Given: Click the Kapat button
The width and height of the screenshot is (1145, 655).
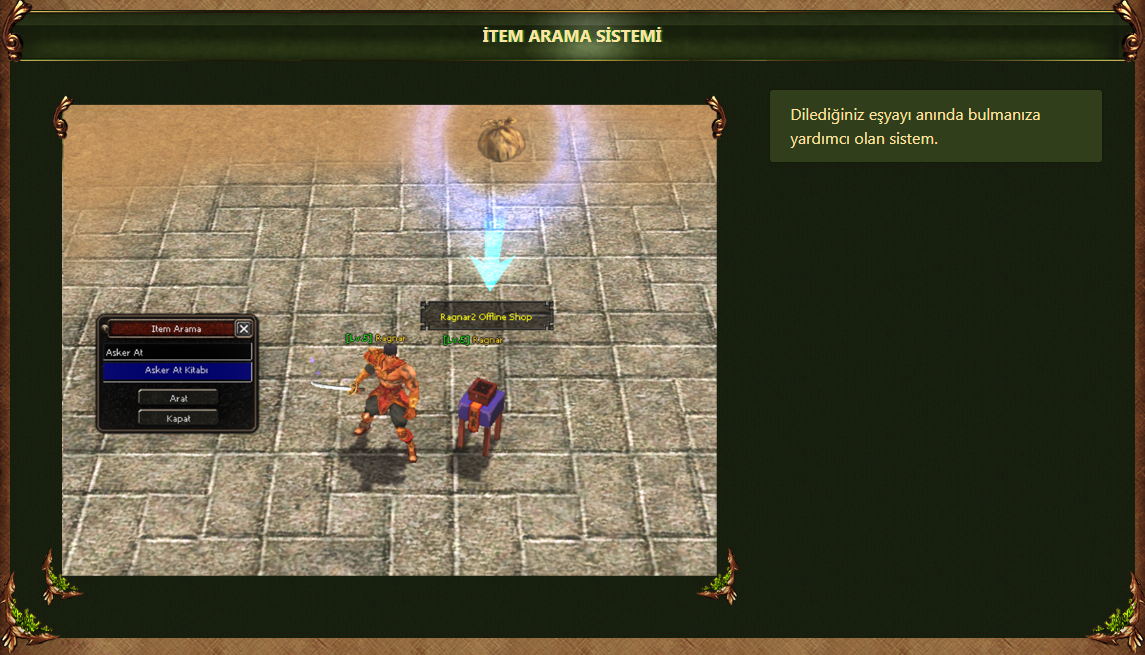Looking at the screenshot, I should coord(178,418).
